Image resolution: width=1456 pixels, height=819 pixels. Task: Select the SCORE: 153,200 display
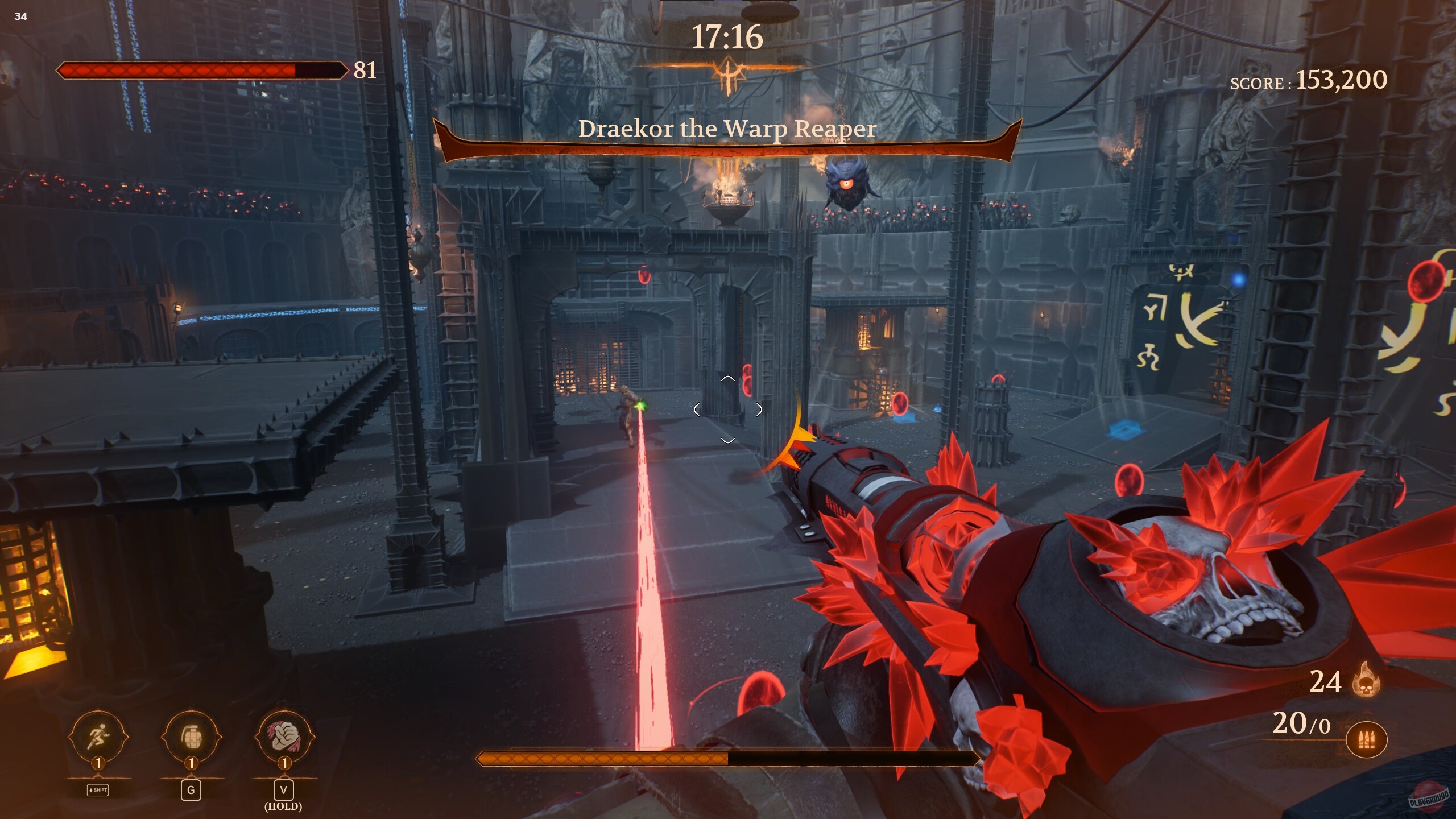pos(1308,81)
